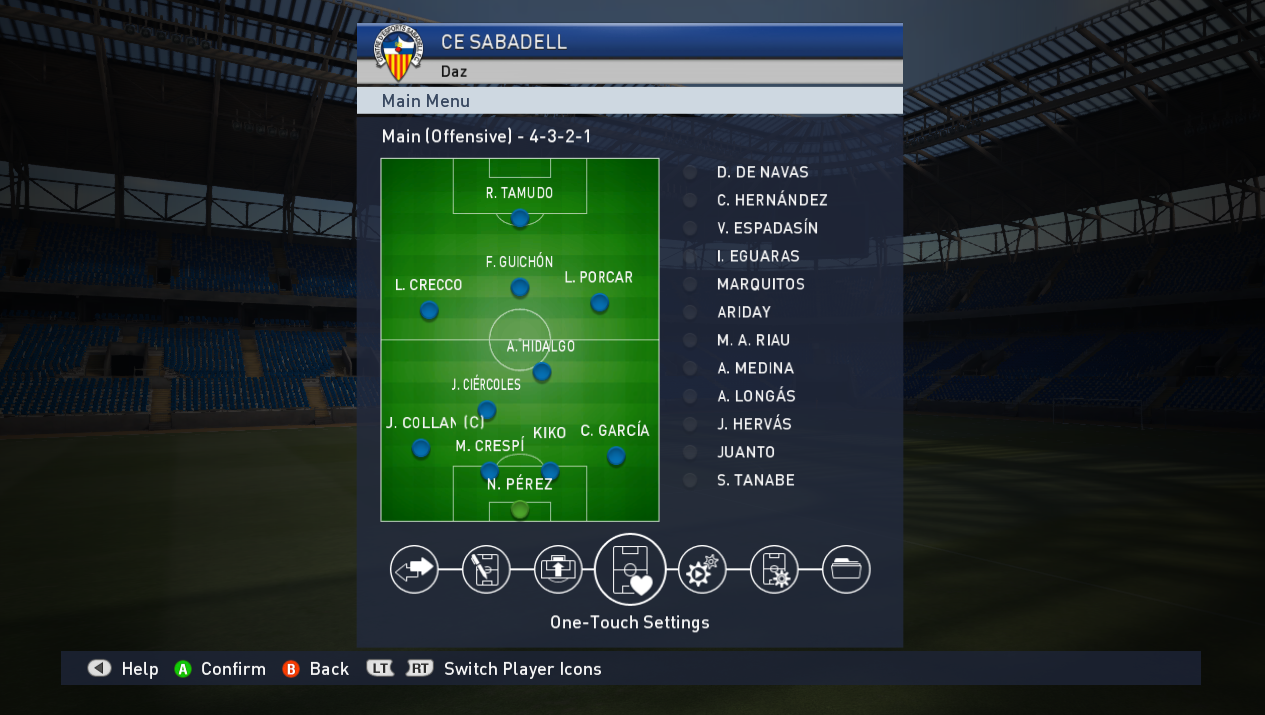This screenshot has width=1265, height=715.
Task: Select substitute D. De Navas from the bench list
Action: click(762, 172)
